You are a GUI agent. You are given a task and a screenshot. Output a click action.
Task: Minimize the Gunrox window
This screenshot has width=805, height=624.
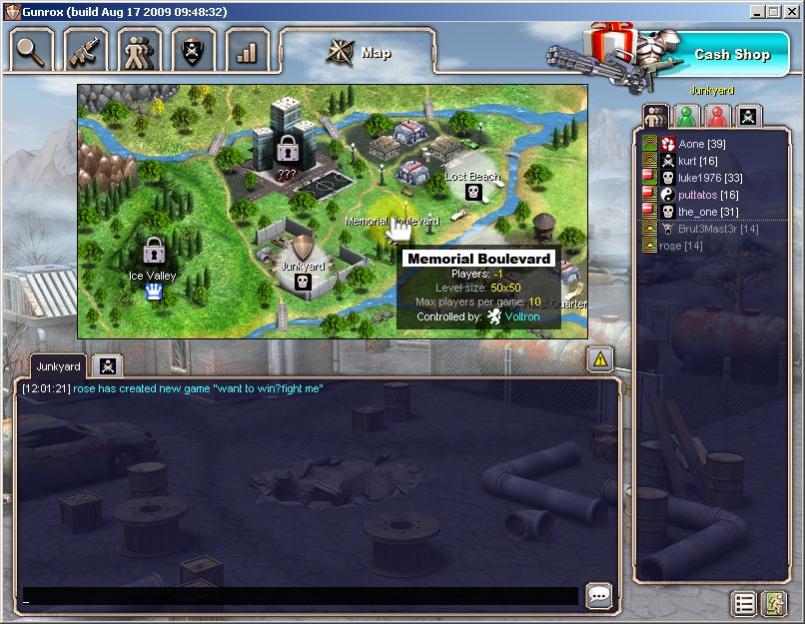tap(757, 10)
